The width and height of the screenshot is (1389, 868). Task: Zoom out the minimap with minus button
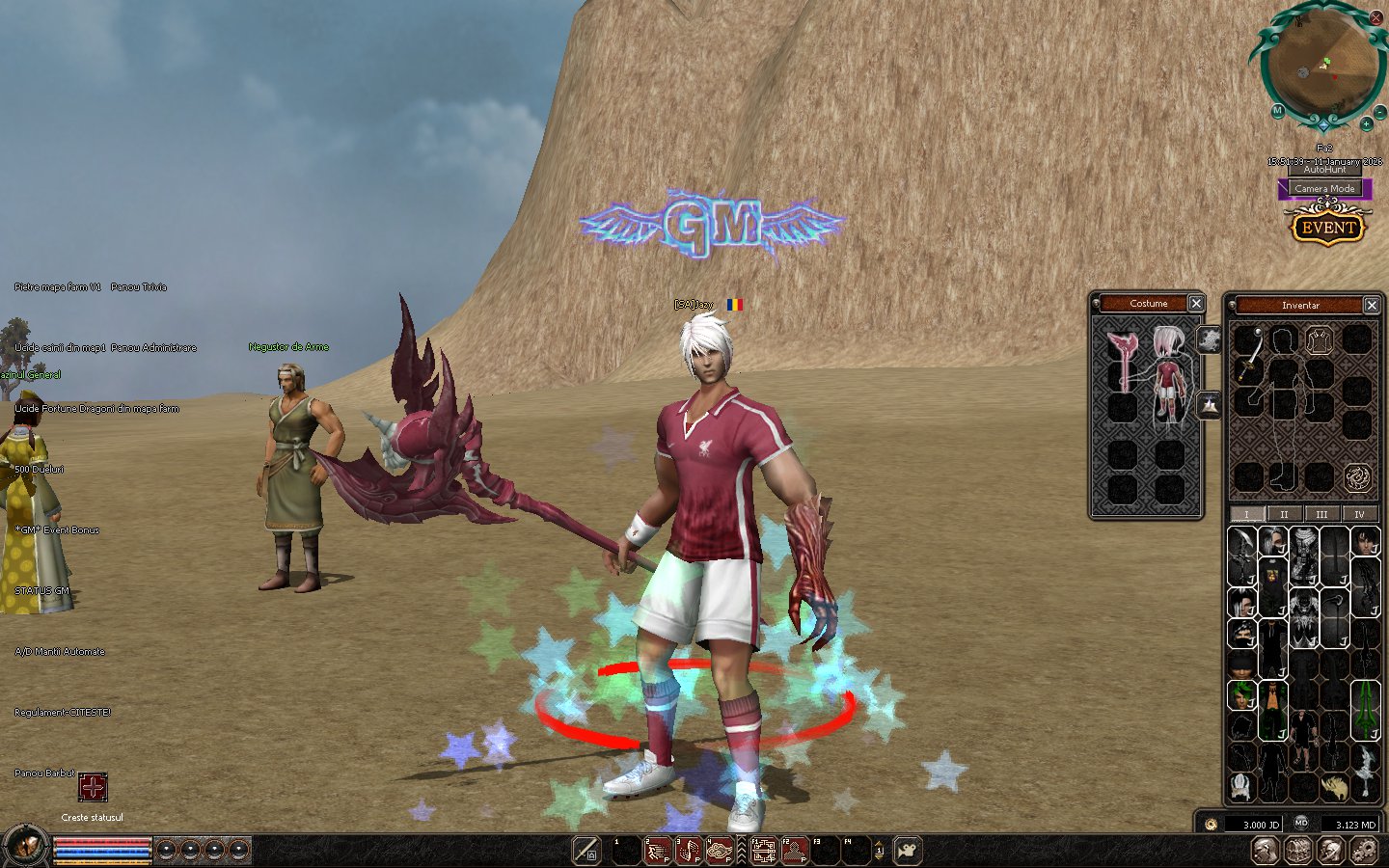pos(1380,113)
